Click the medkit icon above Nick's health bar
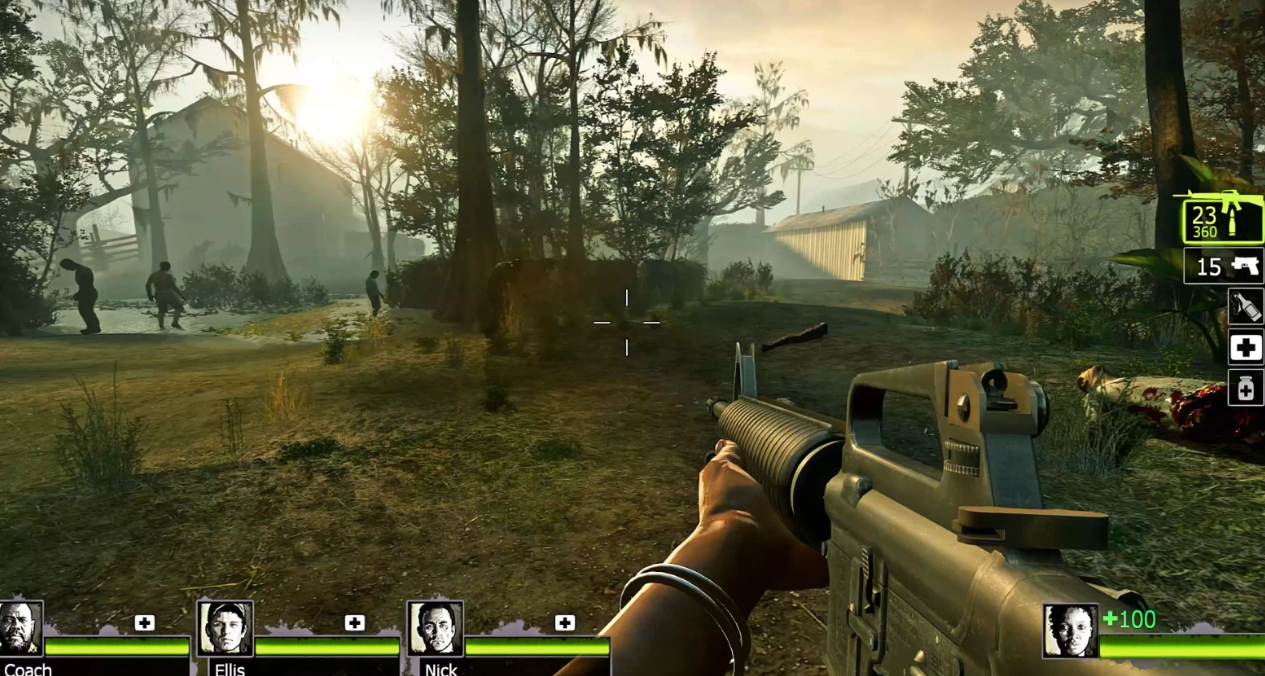The image size is (1265, 676). [565, 623]
